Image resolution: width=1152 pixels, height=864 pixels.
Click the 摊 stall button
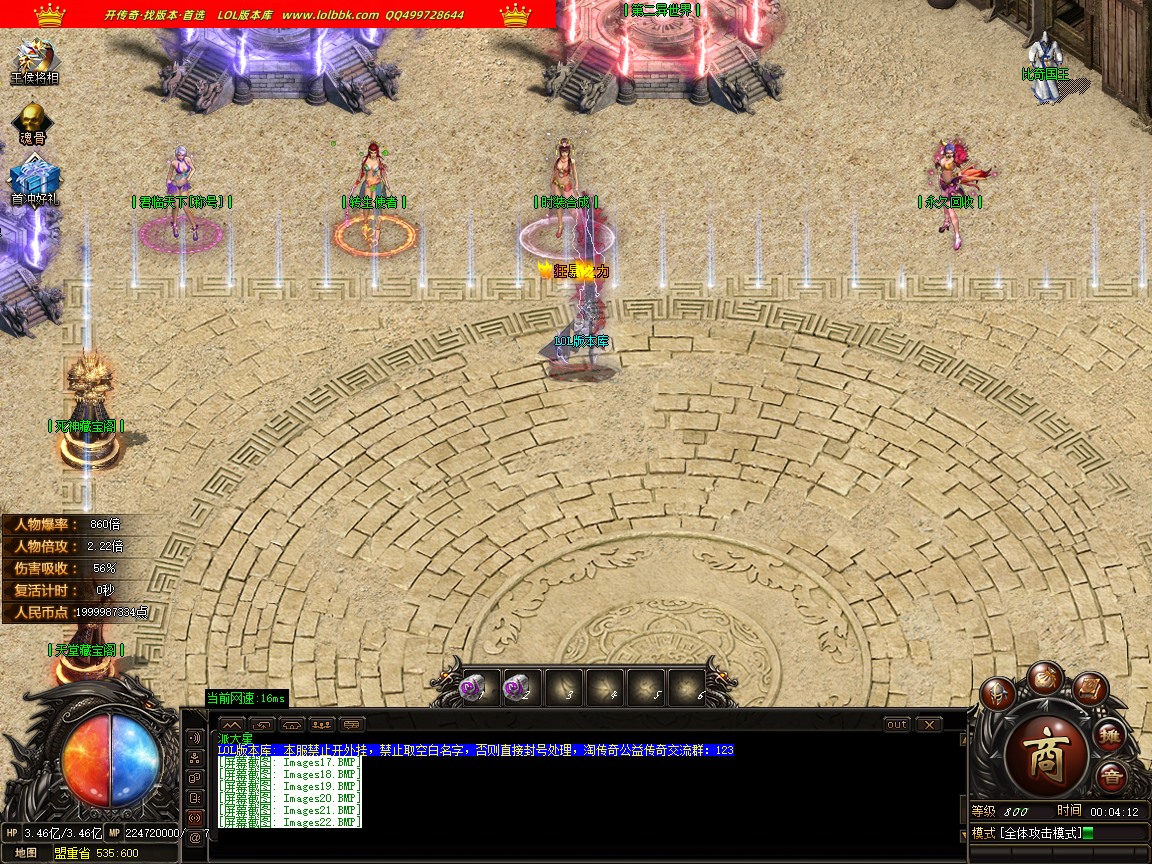pos(1108,736)
